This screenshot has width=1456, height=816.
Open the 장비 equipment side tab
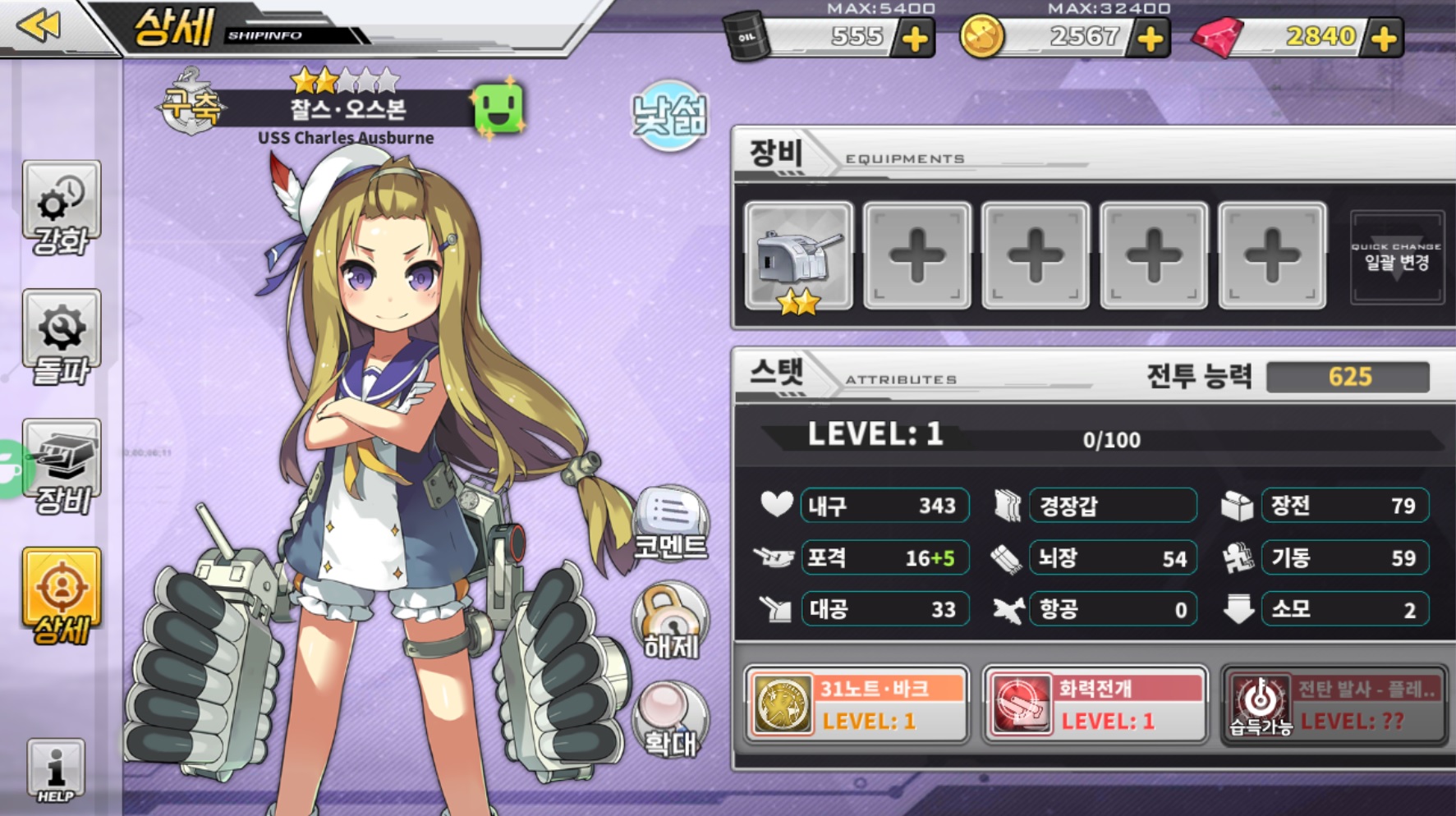point(62,466)
